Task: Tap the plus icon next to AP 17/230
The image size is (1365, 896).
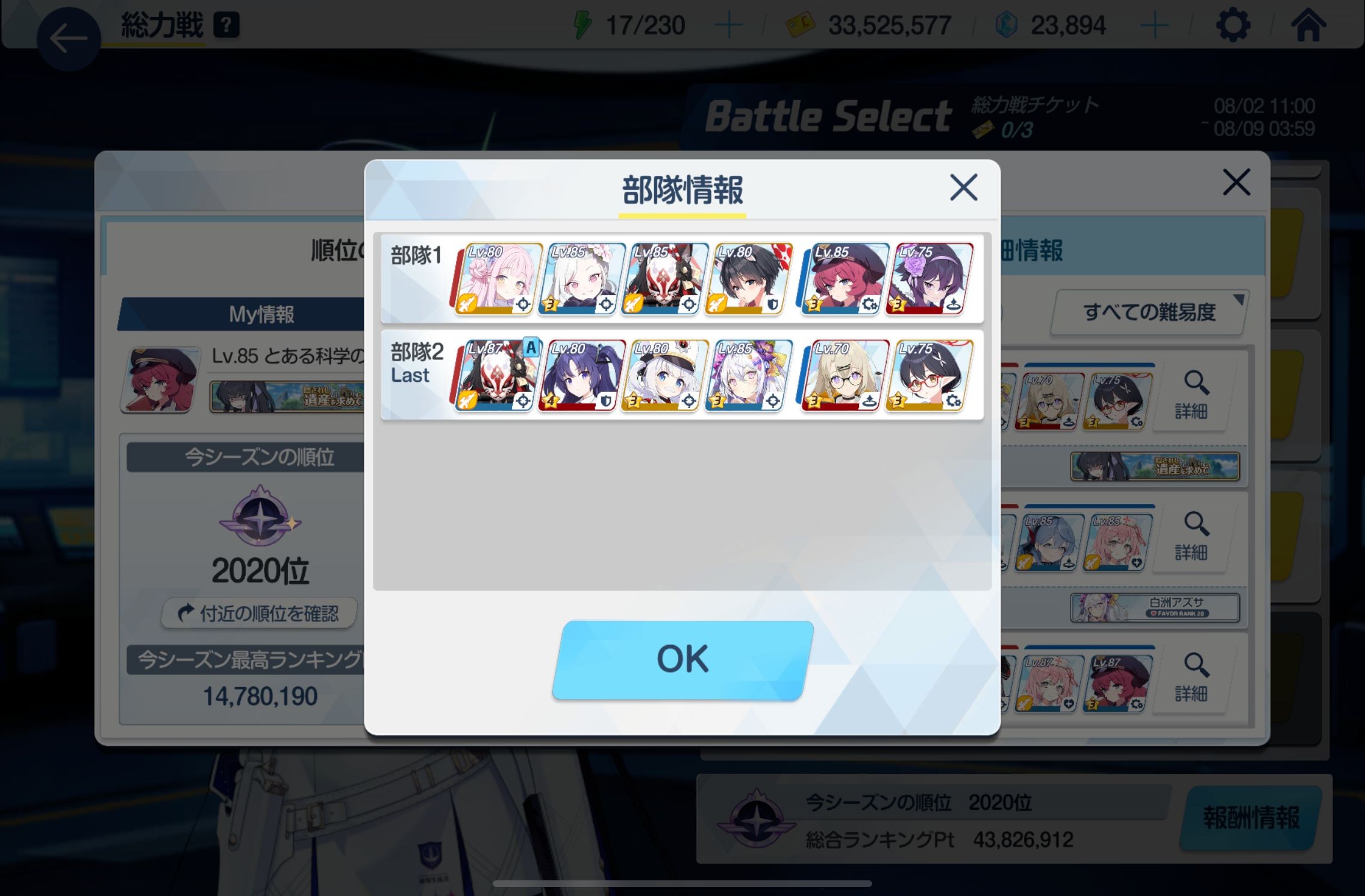Action: (729, 24)
